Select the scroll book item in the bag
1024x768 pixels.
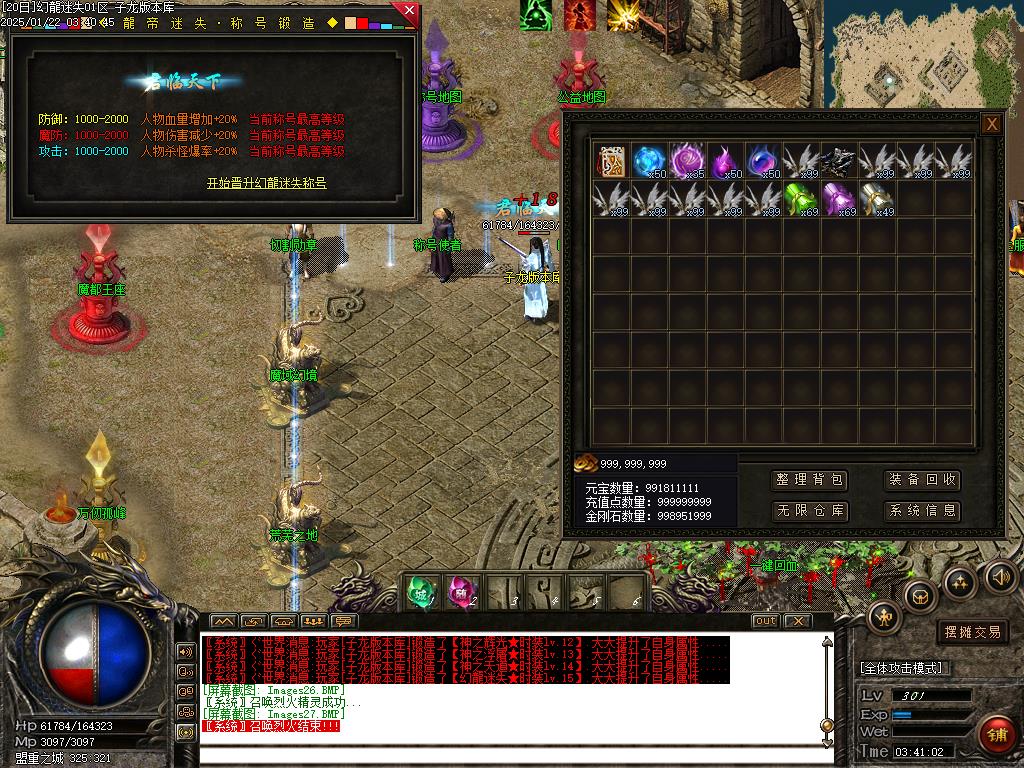[x=611, y=160]
